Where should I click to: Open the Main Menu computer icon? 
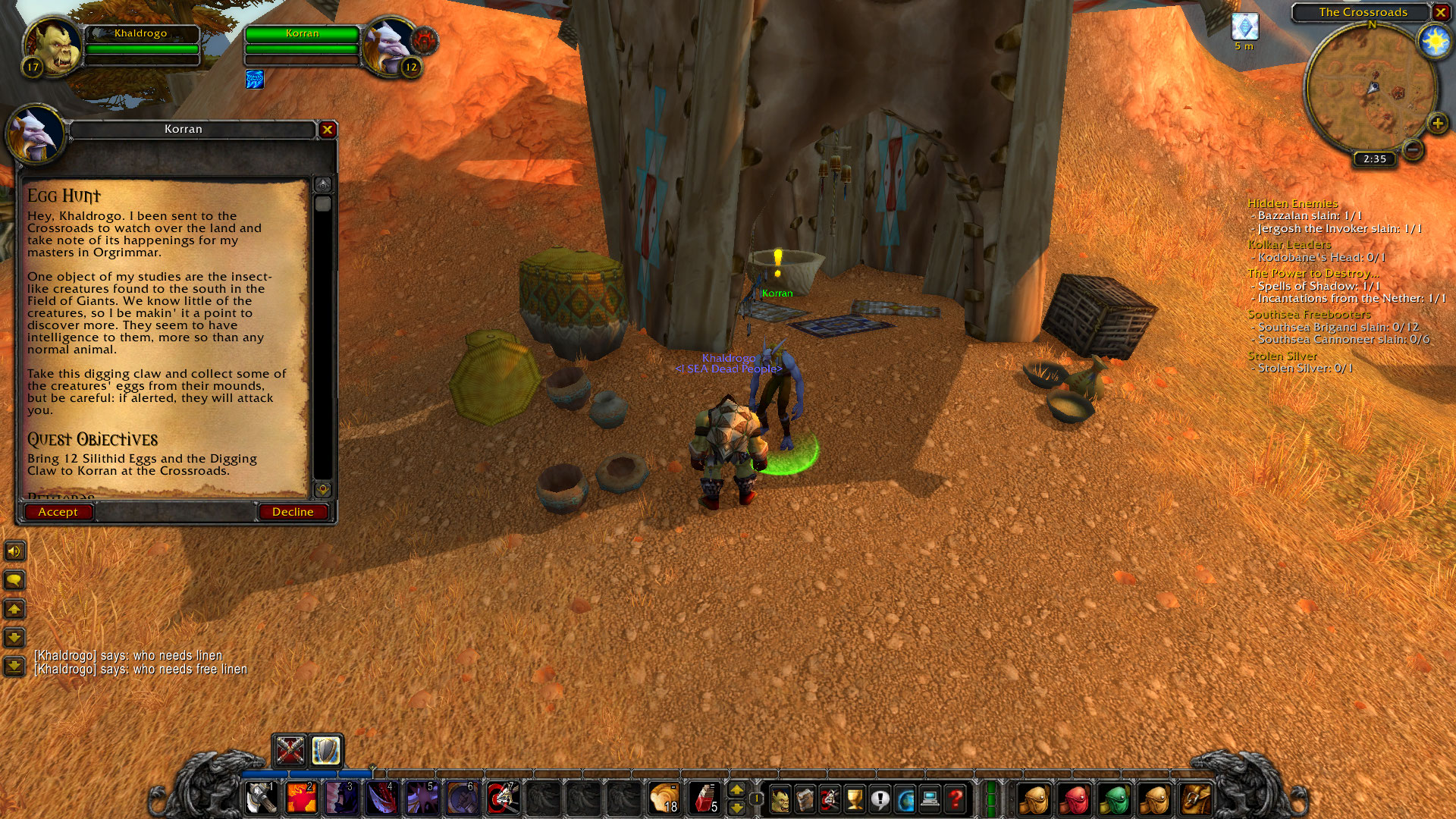click(x=930, y=798)
